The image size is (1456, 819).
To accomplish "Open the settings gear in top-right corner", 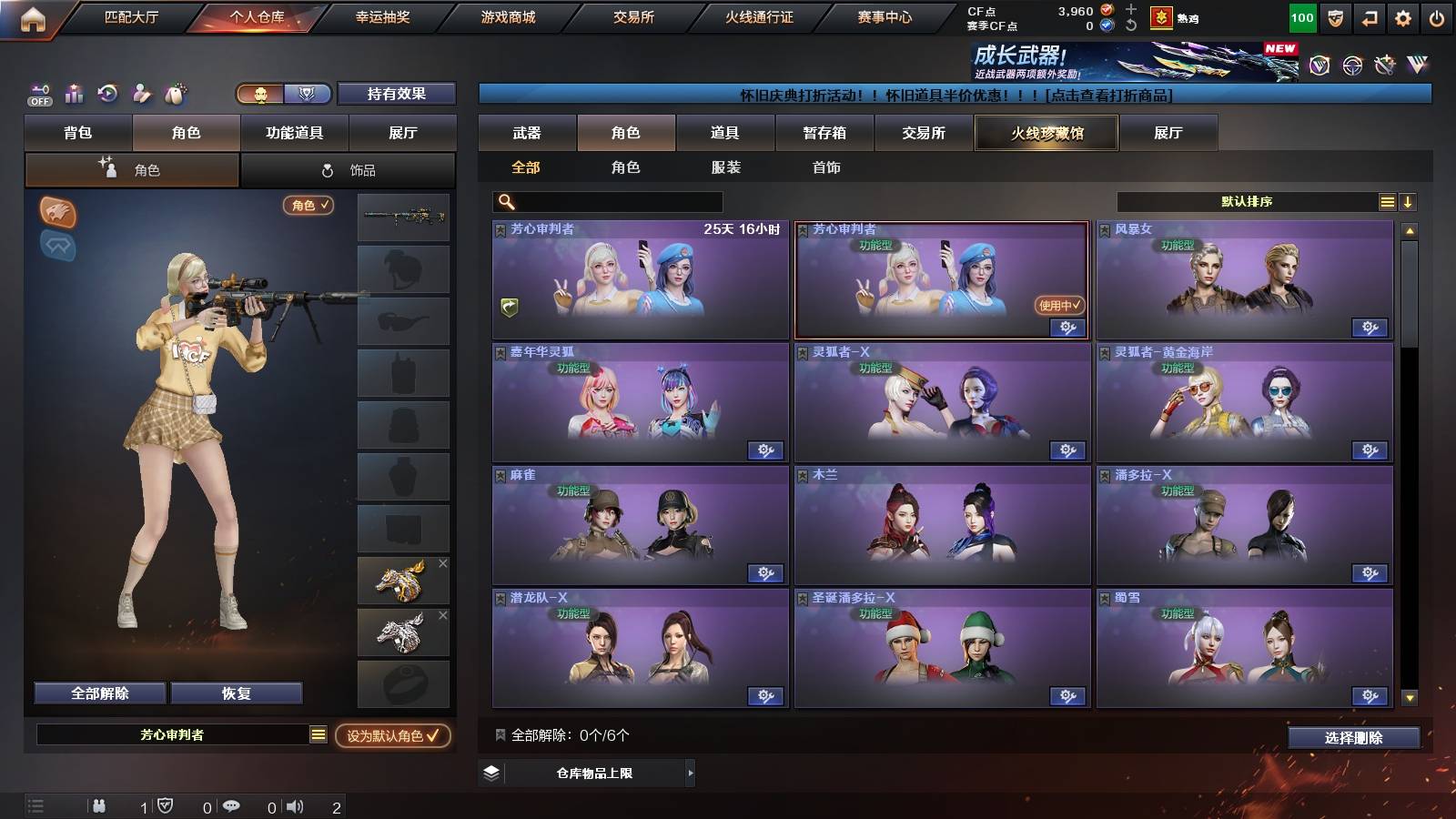I will point(1402,18).
